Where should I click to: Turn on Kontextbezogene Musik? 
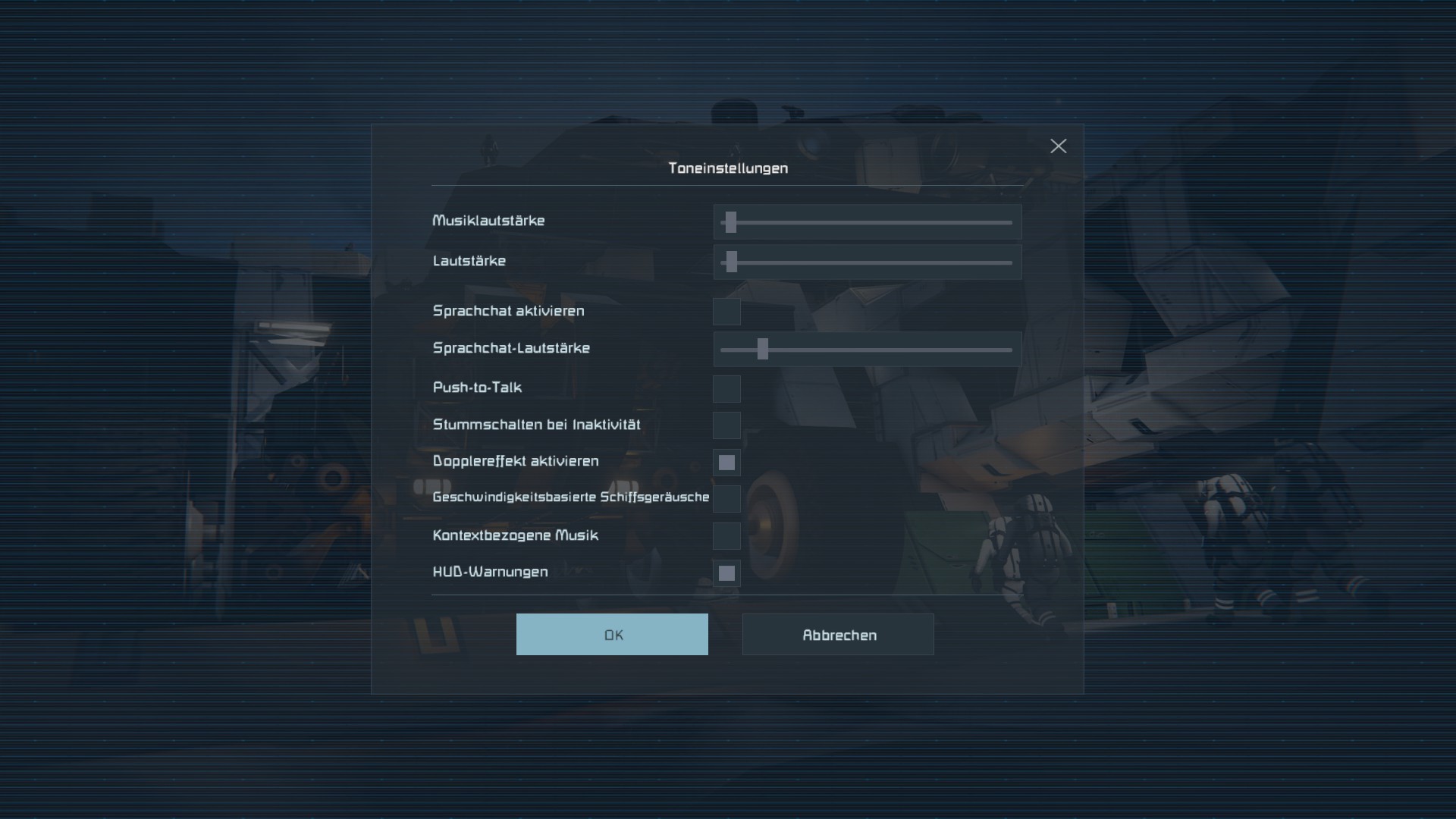[x=726, y=536]
